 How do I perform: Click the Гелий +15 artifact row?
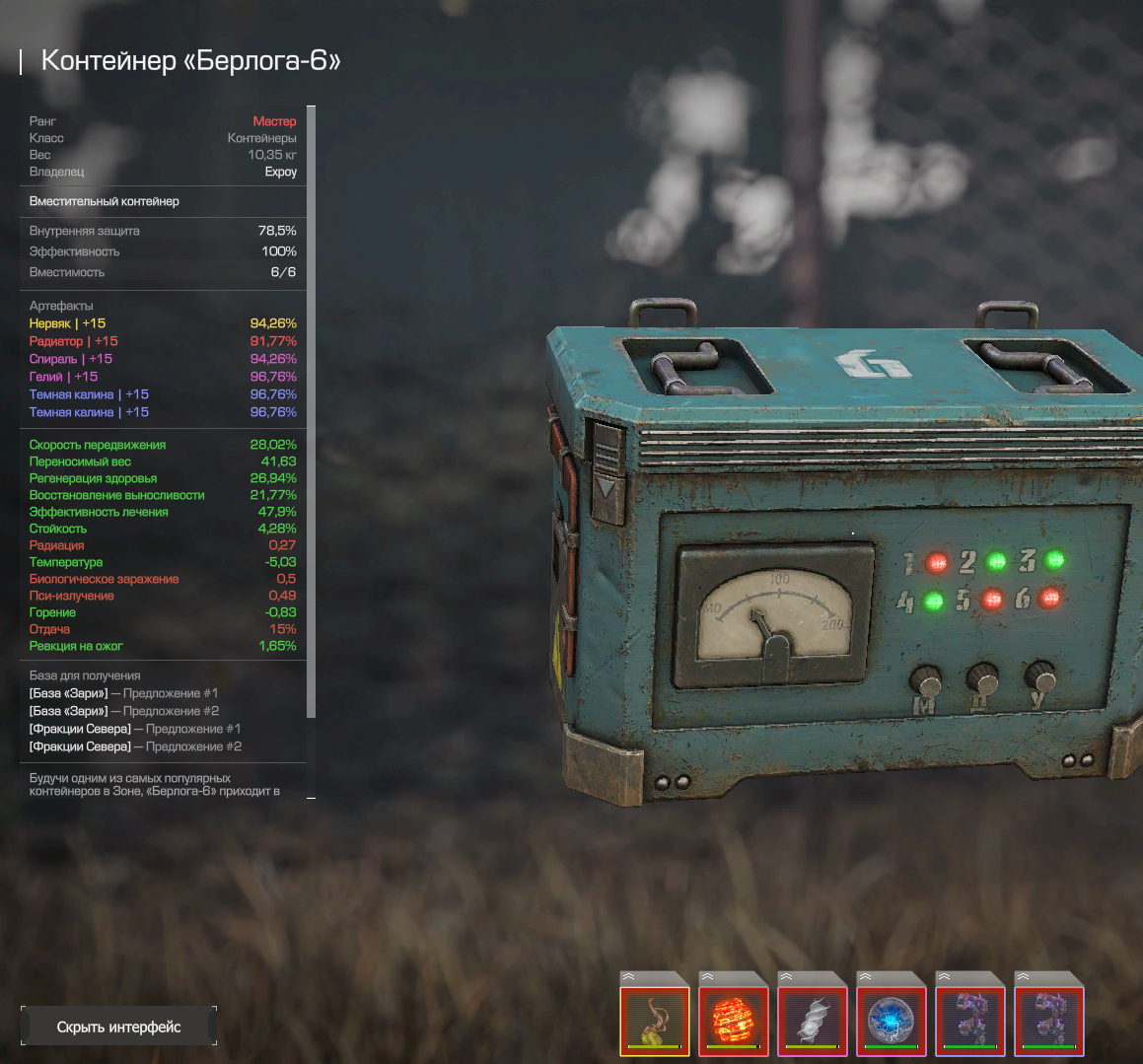point(63,377)
